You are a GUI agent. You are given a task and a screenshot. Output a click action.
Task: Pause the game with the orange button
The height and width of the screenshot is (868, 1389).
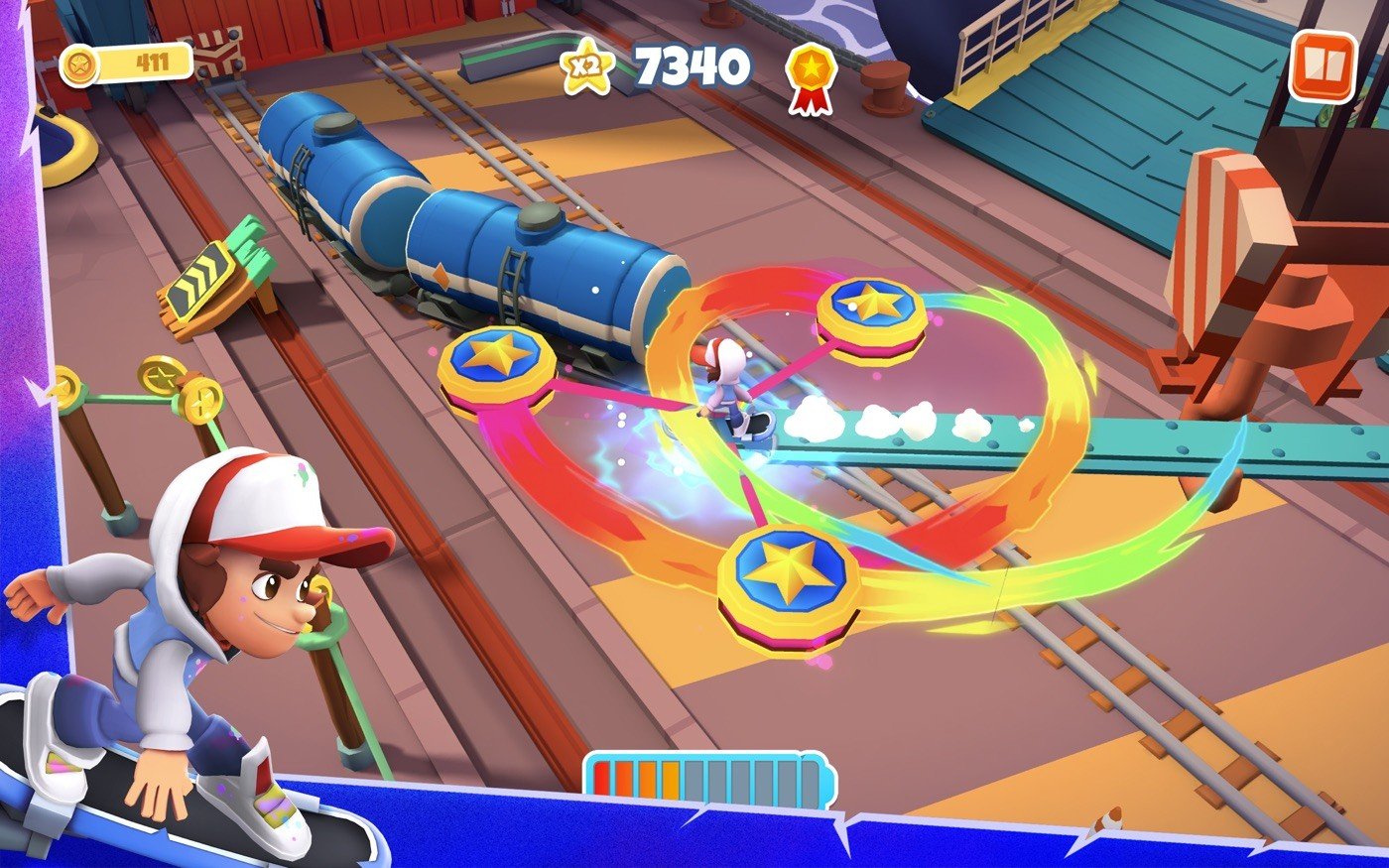[1324, 66]
